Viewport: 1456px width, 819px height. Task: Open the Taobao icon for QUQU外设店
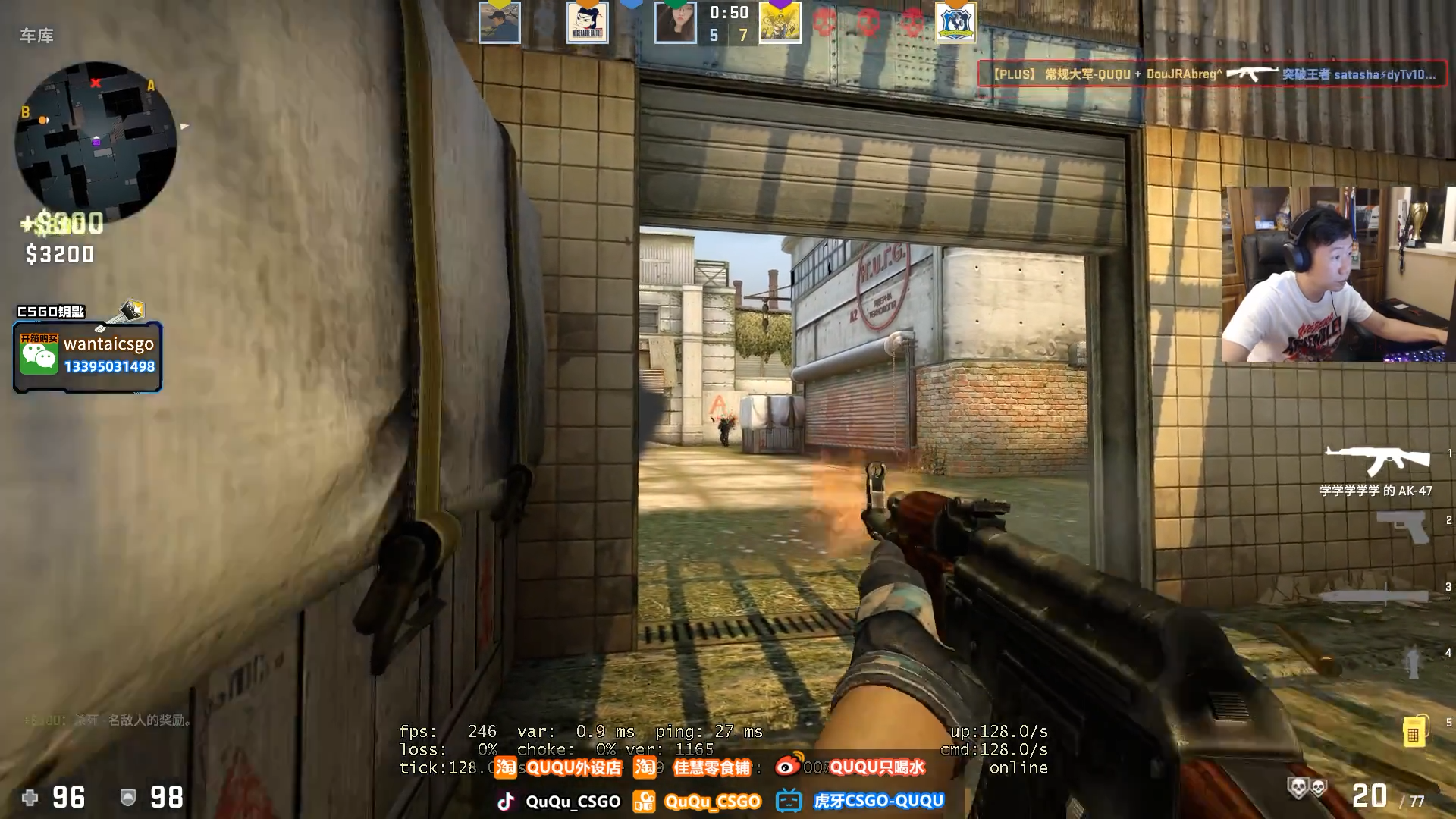pos(505,767)
